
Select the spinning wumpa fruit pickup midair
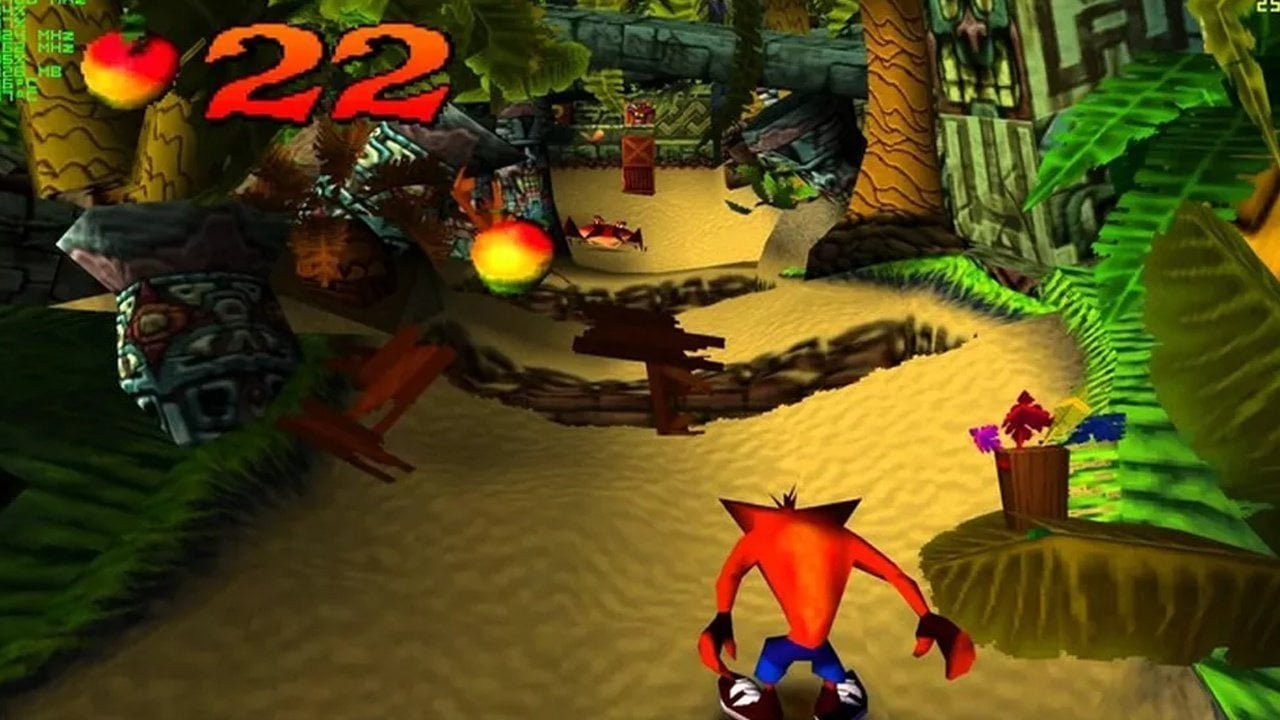coord(512,255)
